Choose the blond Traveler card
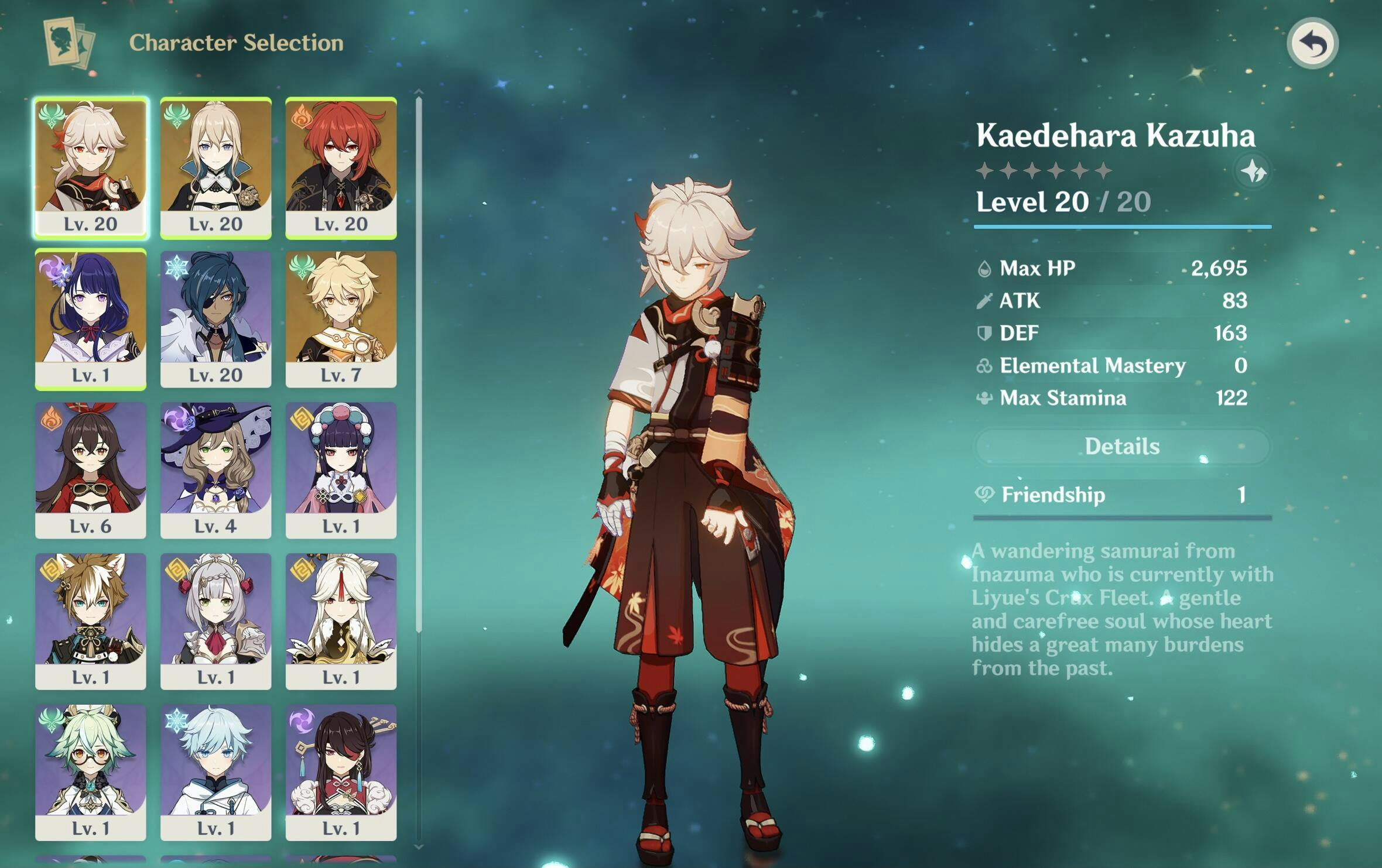The image size is (1382, 868). (341, 319)
